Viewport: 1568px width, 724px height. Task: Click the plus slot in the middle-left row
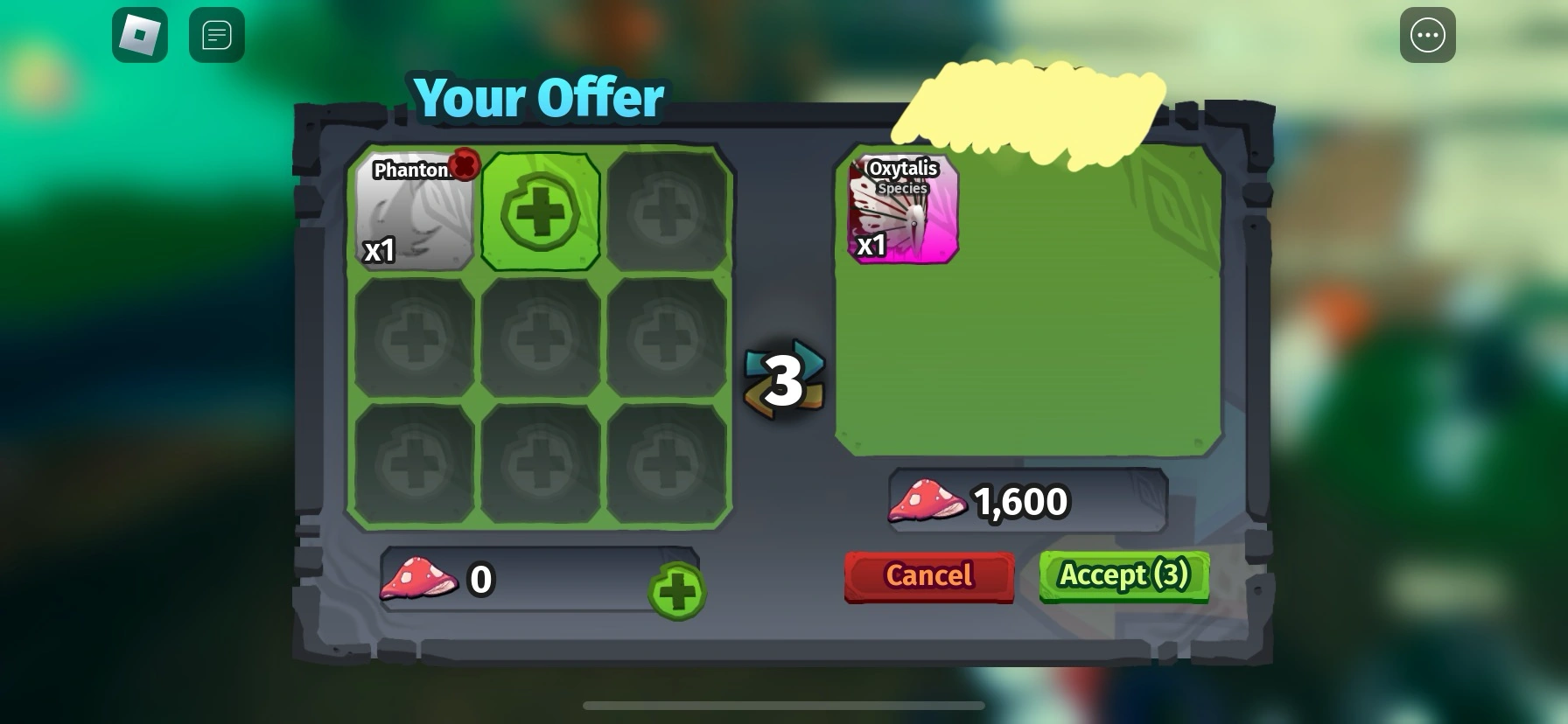click(x=413, y=334)
